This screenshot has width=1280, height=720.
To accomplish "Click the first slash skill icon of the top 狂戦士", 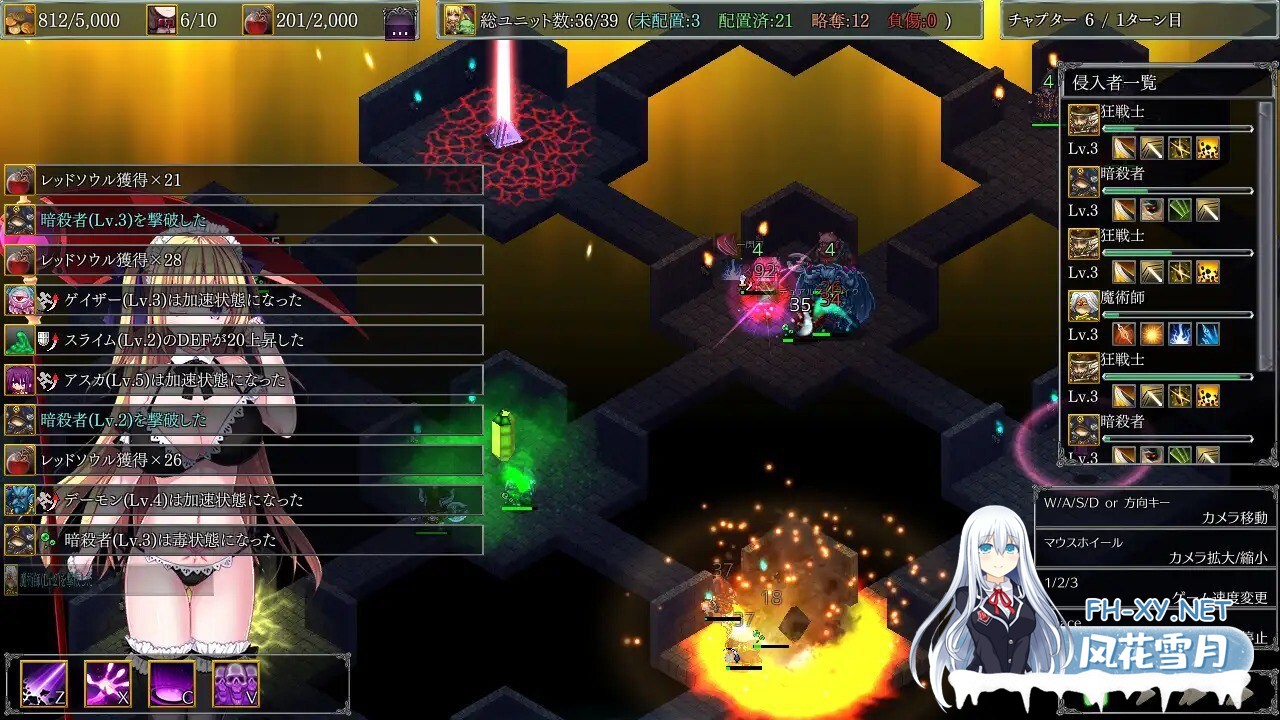I will (x=1124, y=147).
